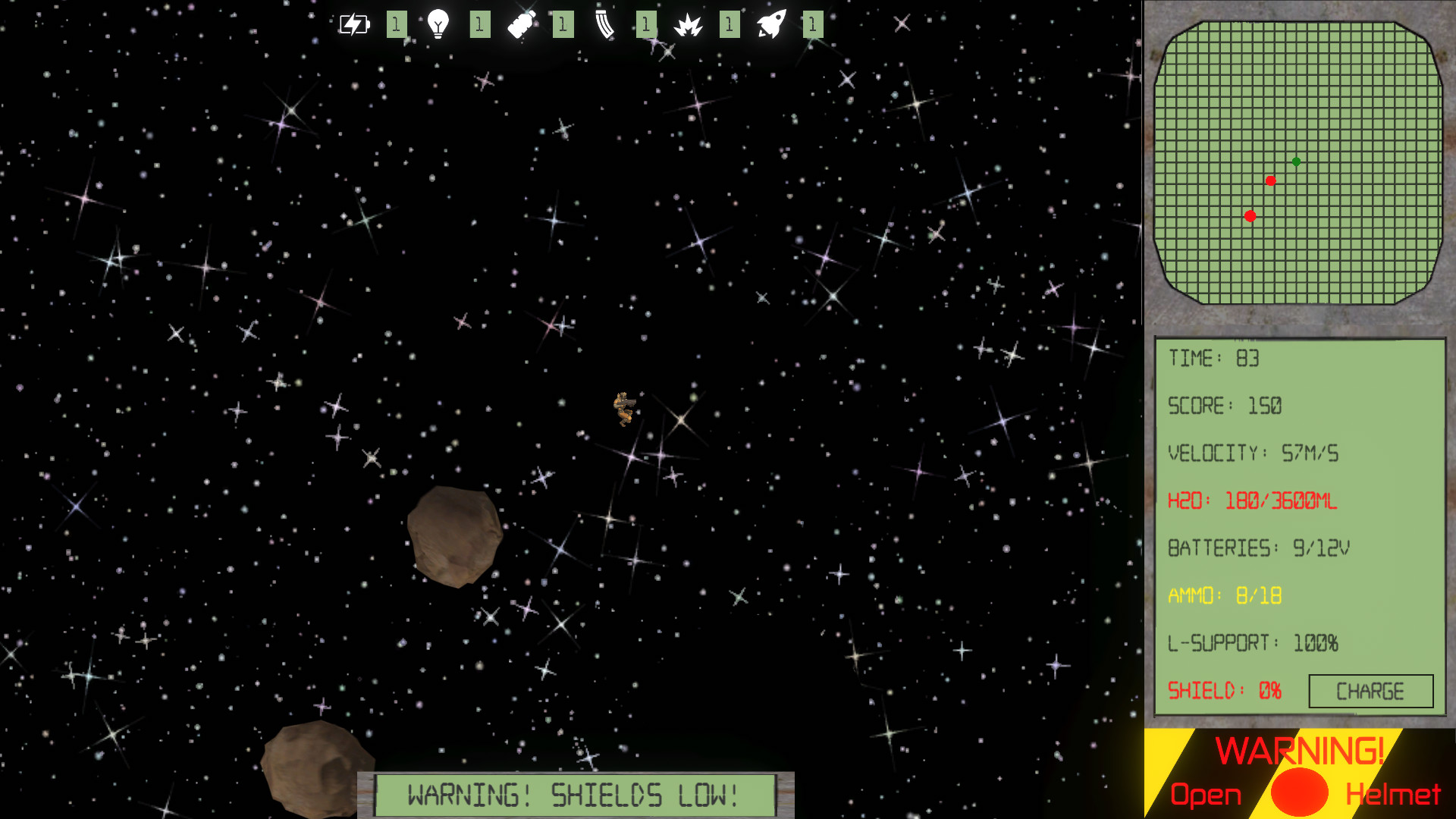This screenshot has width=1456, height=819.
Task: Click the green player dot on the radar
Action: point(1296,161)
